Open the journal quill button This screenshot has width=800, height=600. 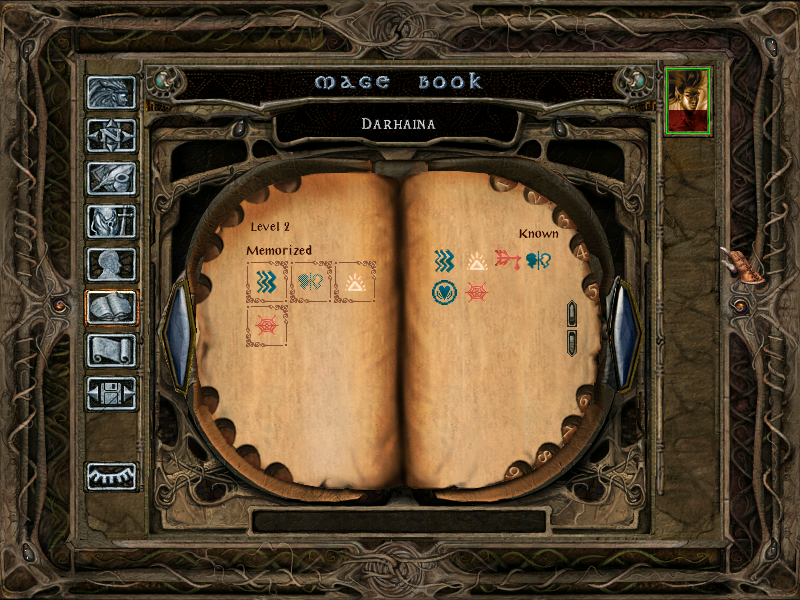click(111, 178)
